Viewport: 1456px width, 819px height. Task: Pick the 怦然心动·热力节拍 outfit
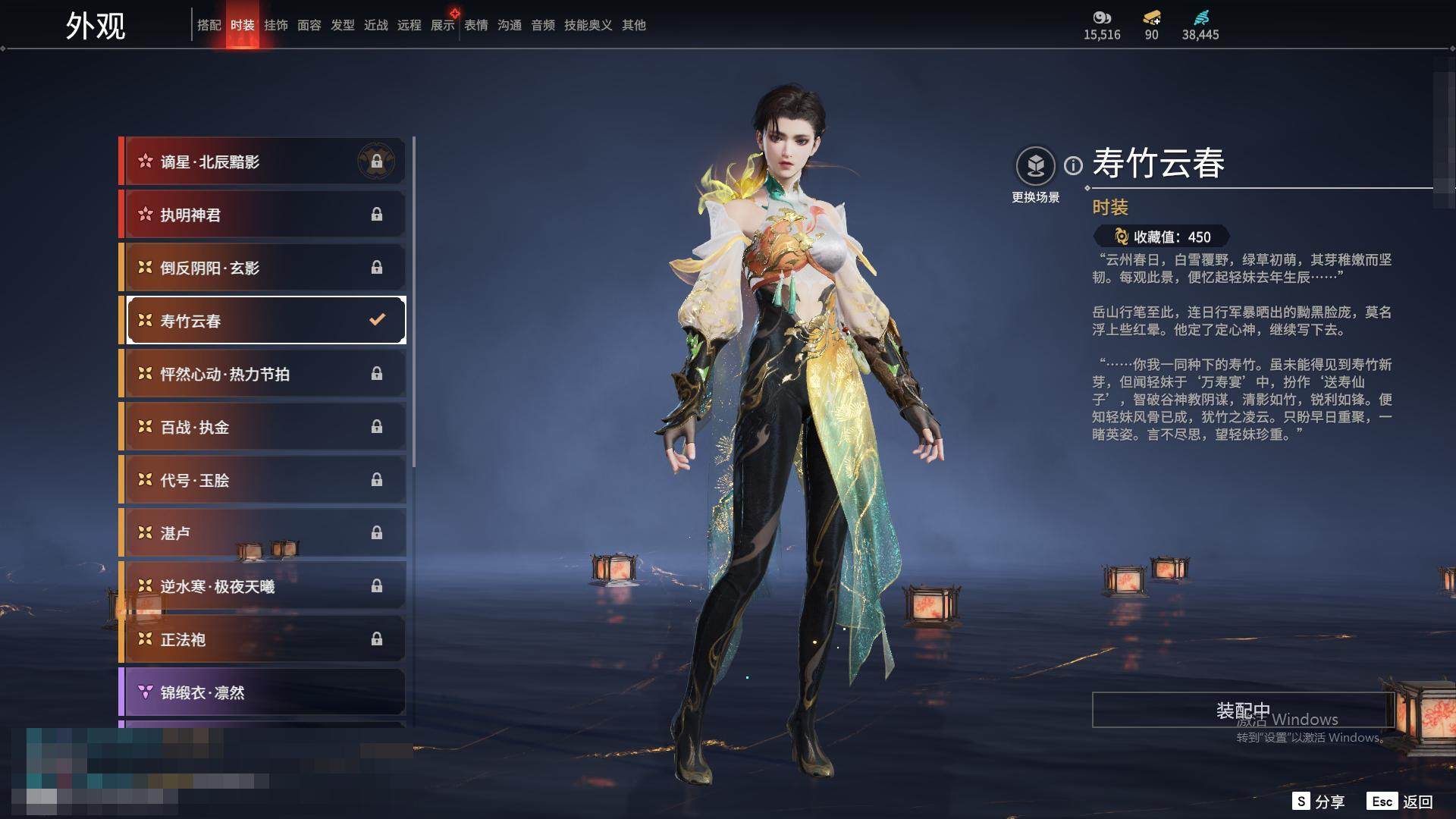pos(263,374)
